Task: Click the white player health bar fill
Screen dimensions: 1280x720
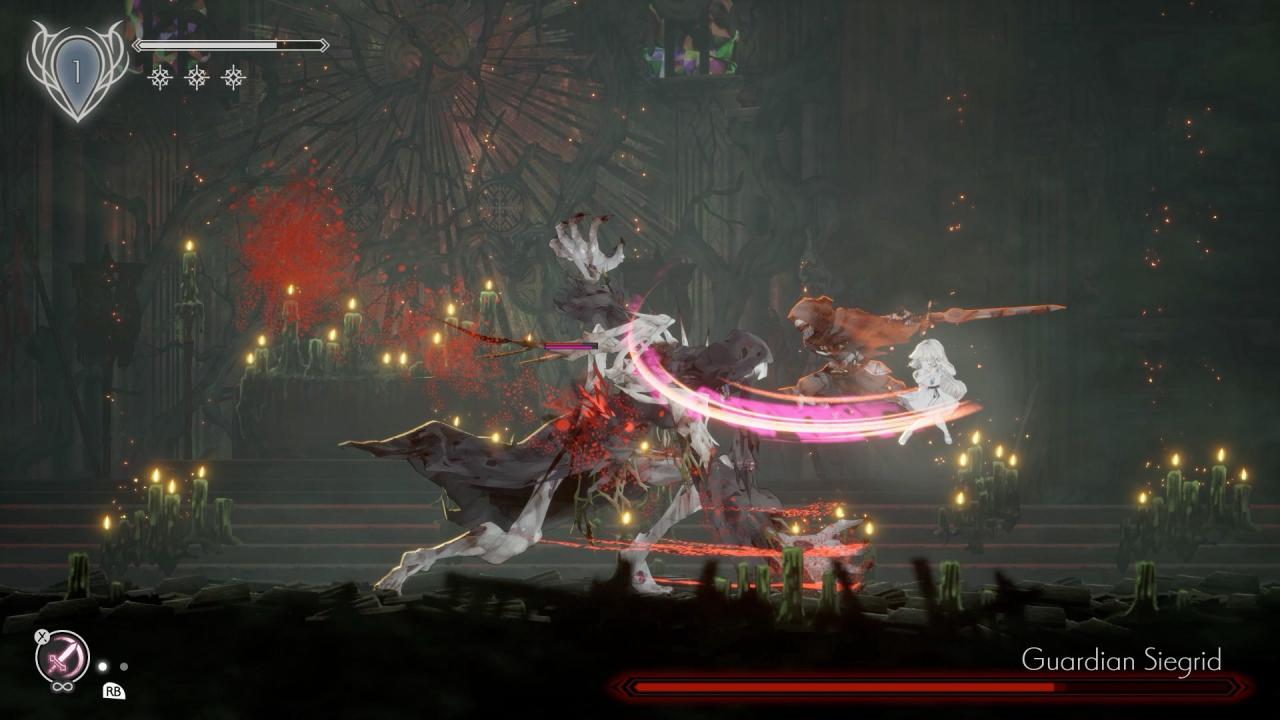Action: (x=208, y=44)
